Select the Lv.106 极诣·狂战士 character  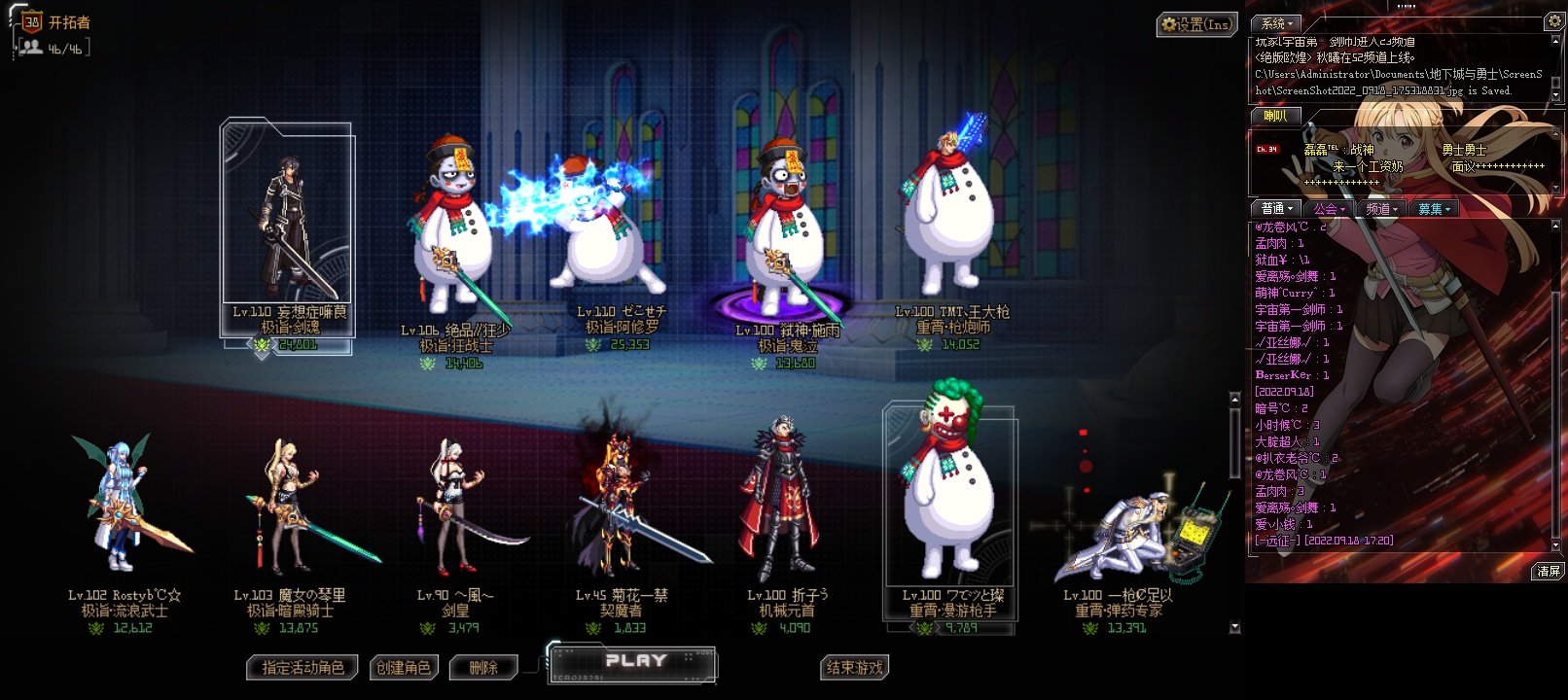452,233
